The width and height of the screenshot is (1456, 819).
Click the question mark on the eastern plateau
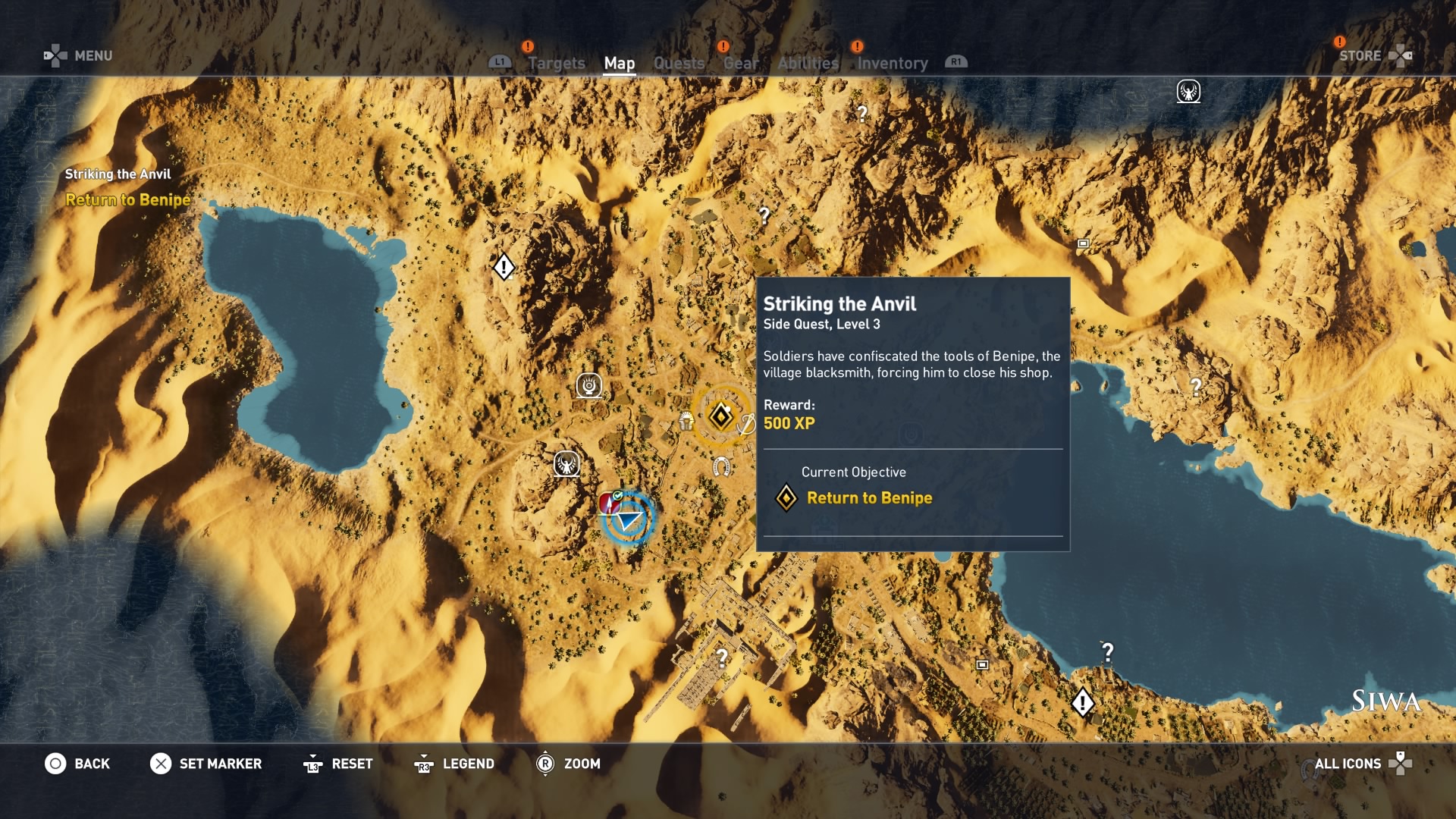1196,387
